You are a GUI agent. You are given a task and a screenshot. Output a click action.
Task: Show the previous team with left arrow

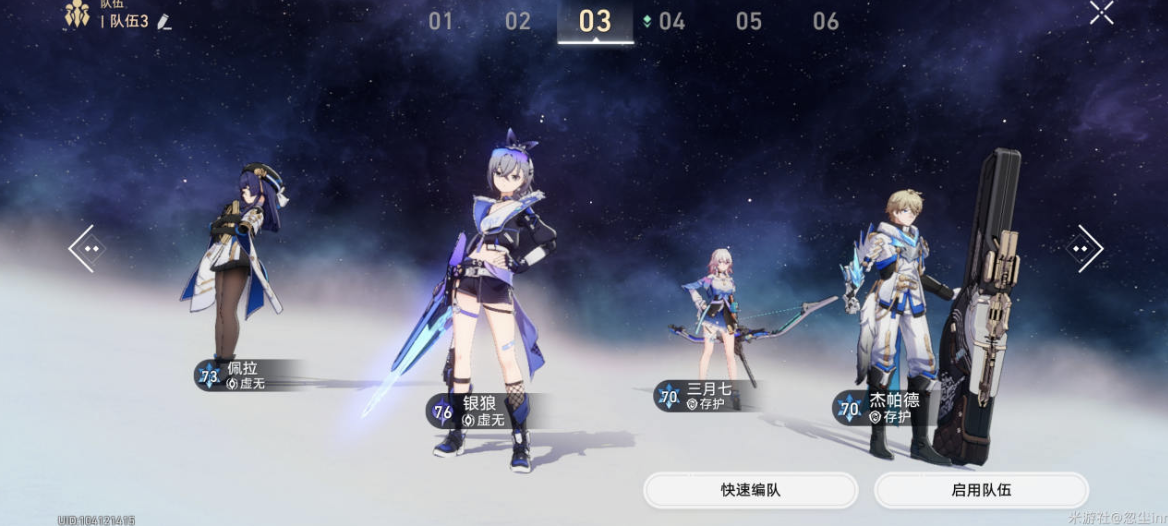tap(87, 248)
